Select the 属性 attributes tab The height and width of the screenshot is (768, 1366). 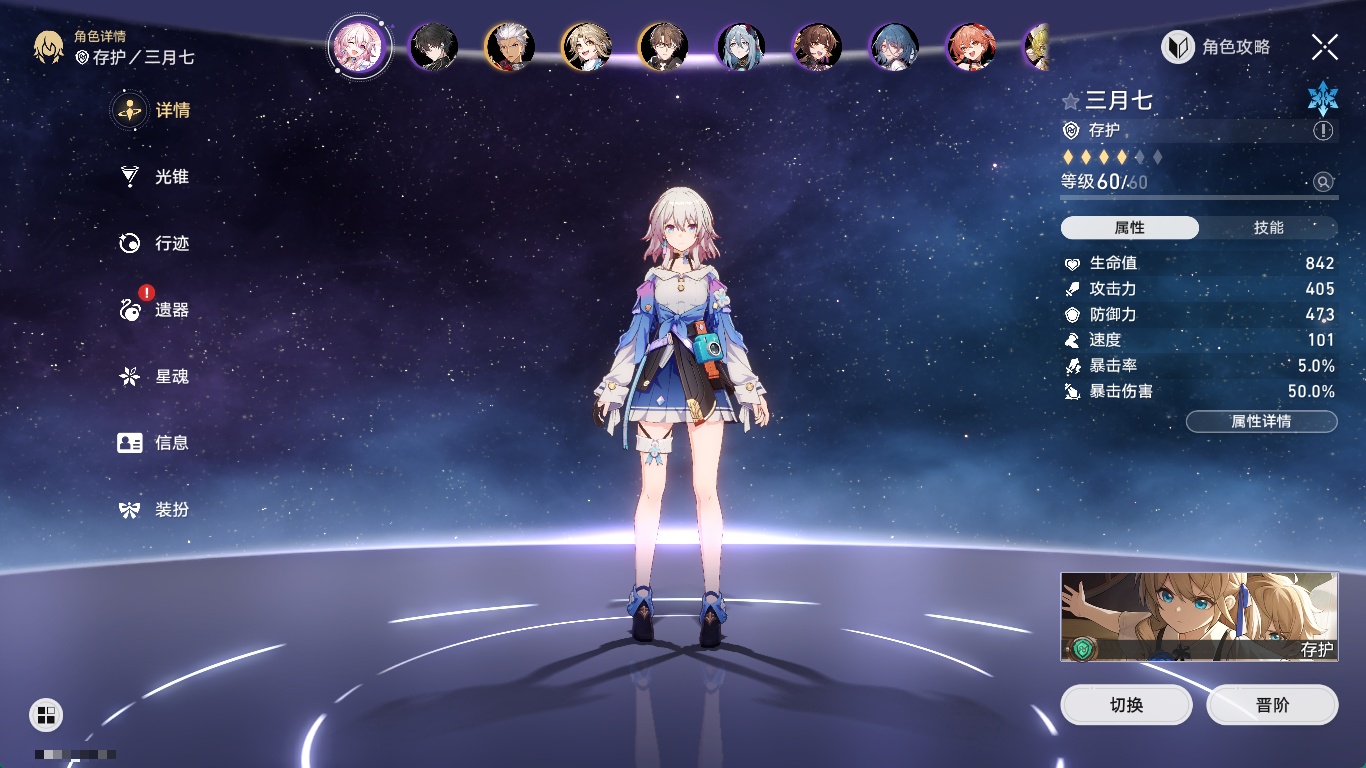click(1129, 228)
